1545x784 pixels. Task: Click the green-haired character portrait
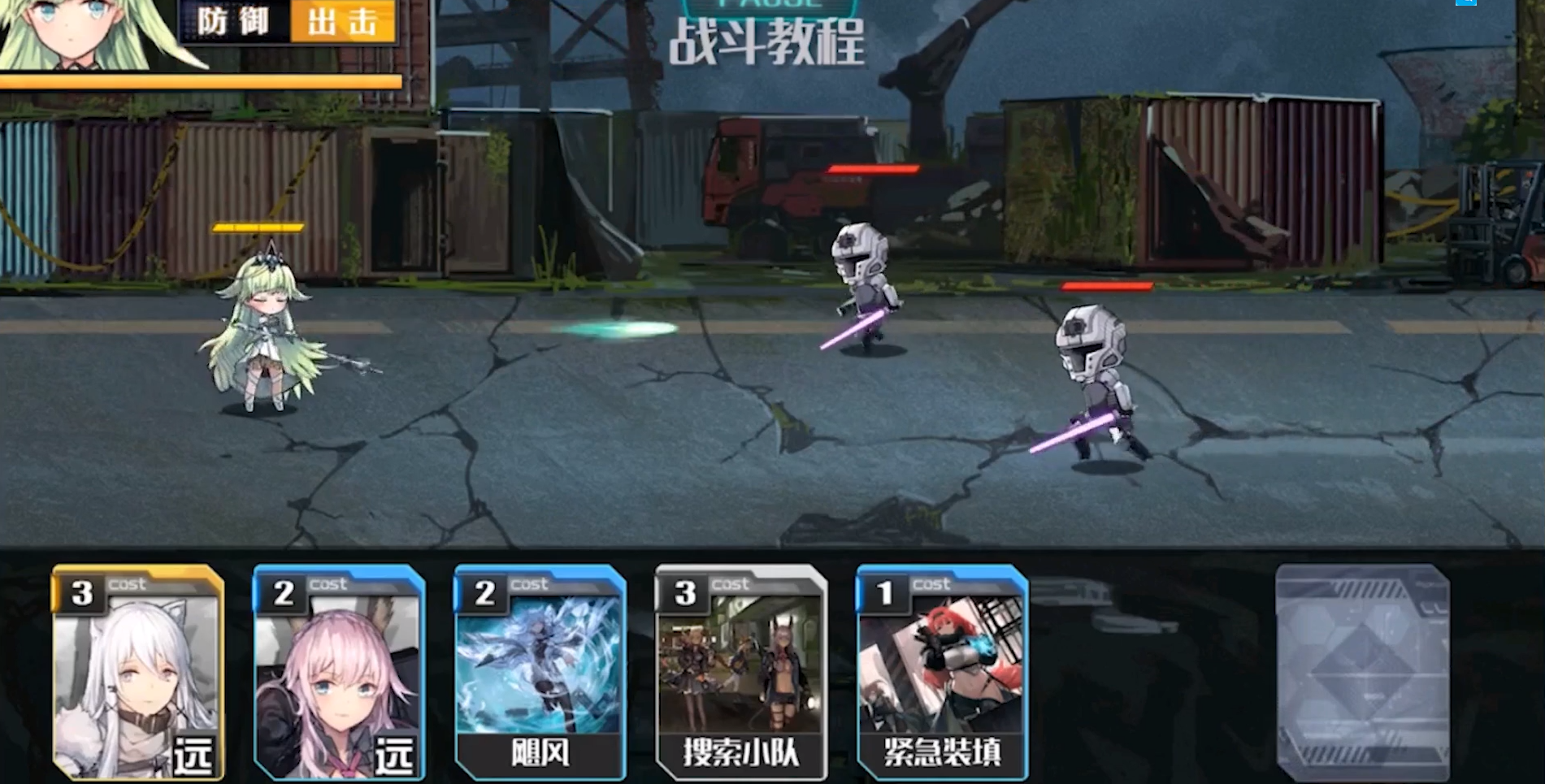(77, 32)
